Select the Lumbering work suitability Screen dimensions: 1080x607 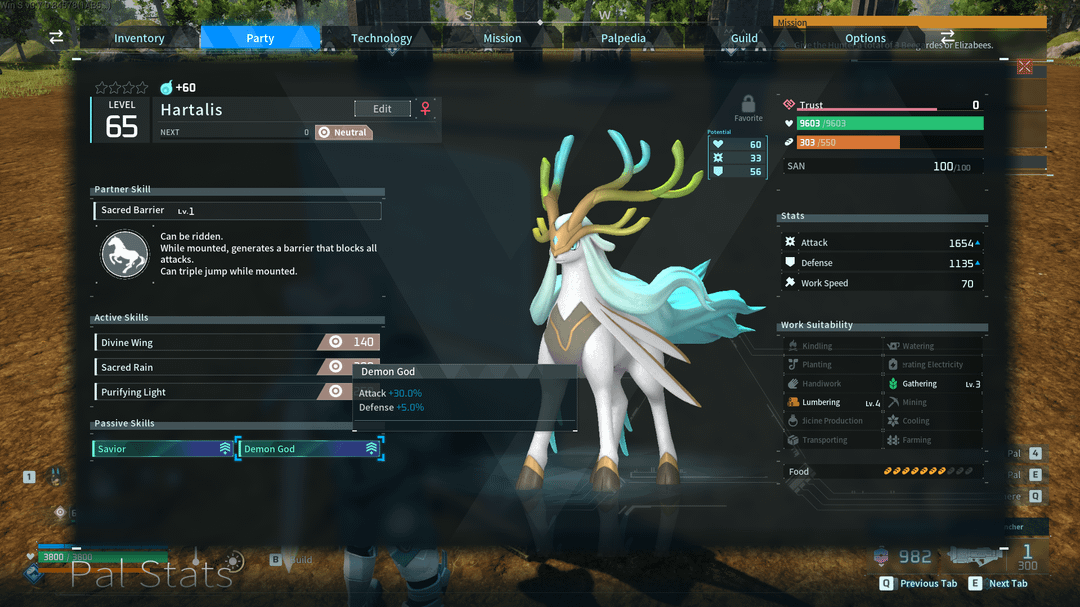832,403
